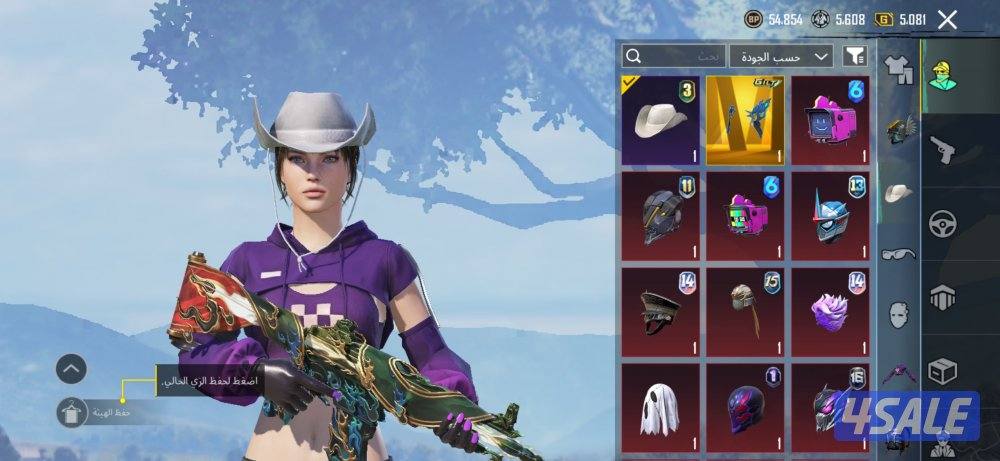Screen dimensions: 1000x461
Task: Open the face mask subcategory tab
Action: 900,314
